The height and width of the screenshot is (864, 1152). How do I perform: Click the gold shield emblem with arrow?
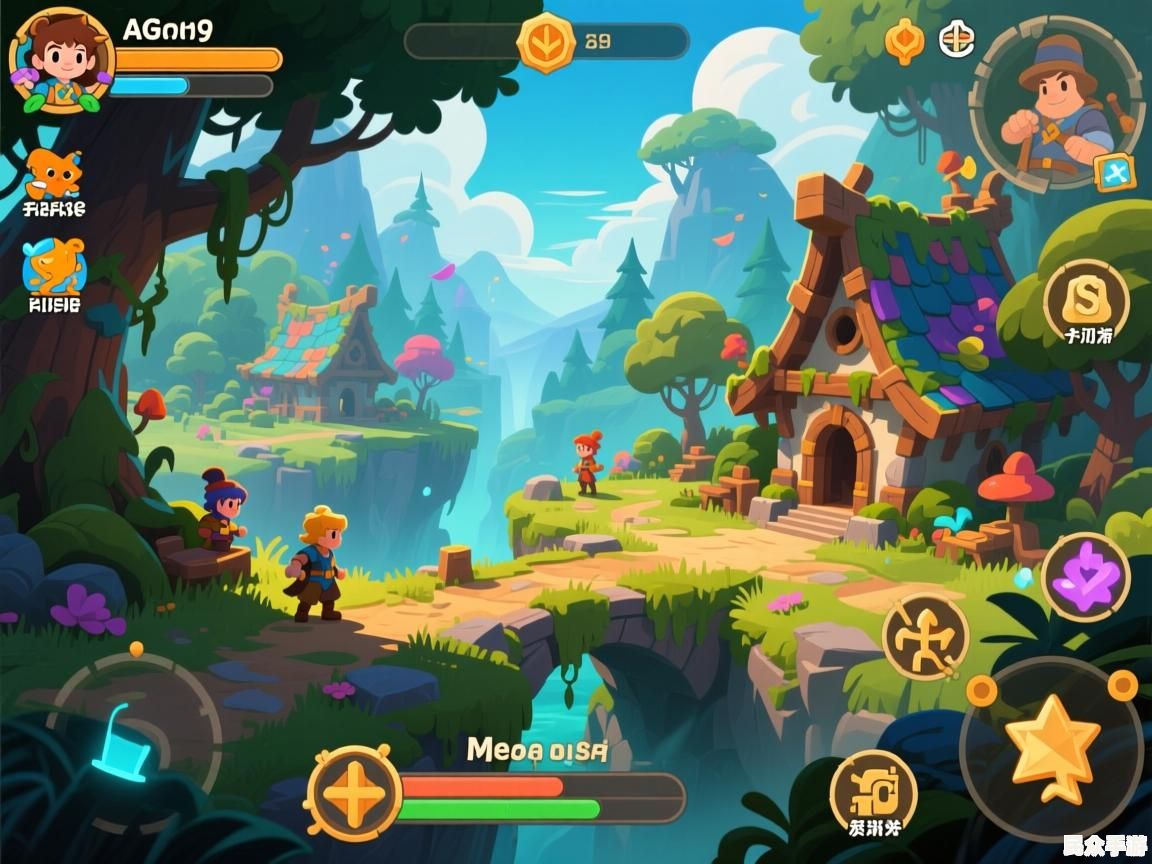point(546,42)
